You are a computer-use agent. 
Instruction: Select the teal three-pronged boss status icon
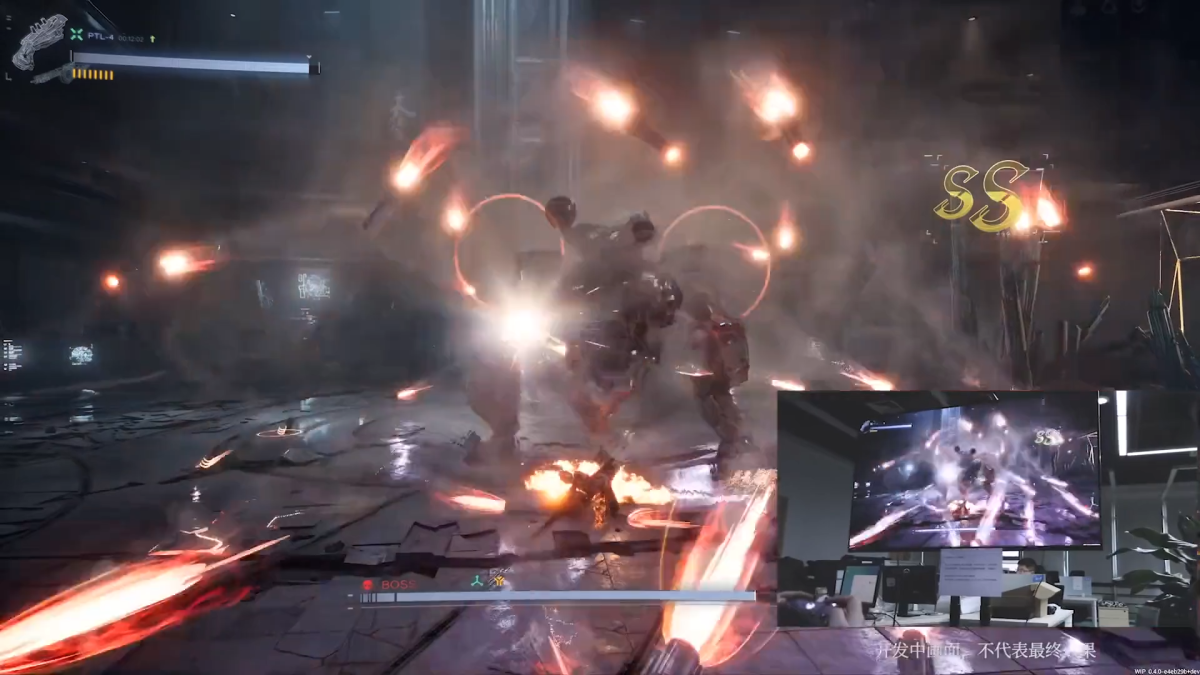(x=477, y=580)
